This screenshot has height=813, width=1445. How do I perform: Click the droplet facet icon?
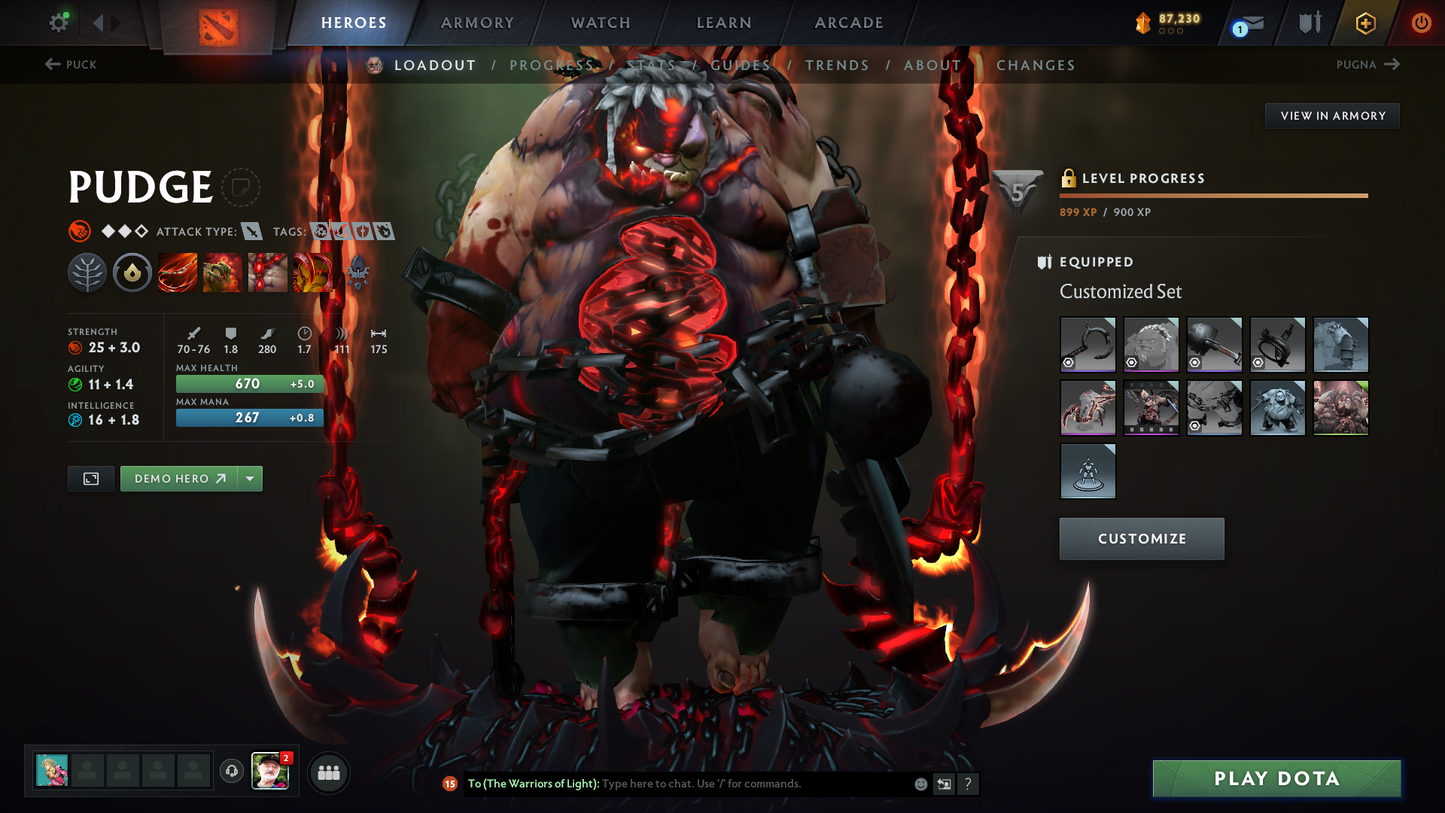pos(132,271)
